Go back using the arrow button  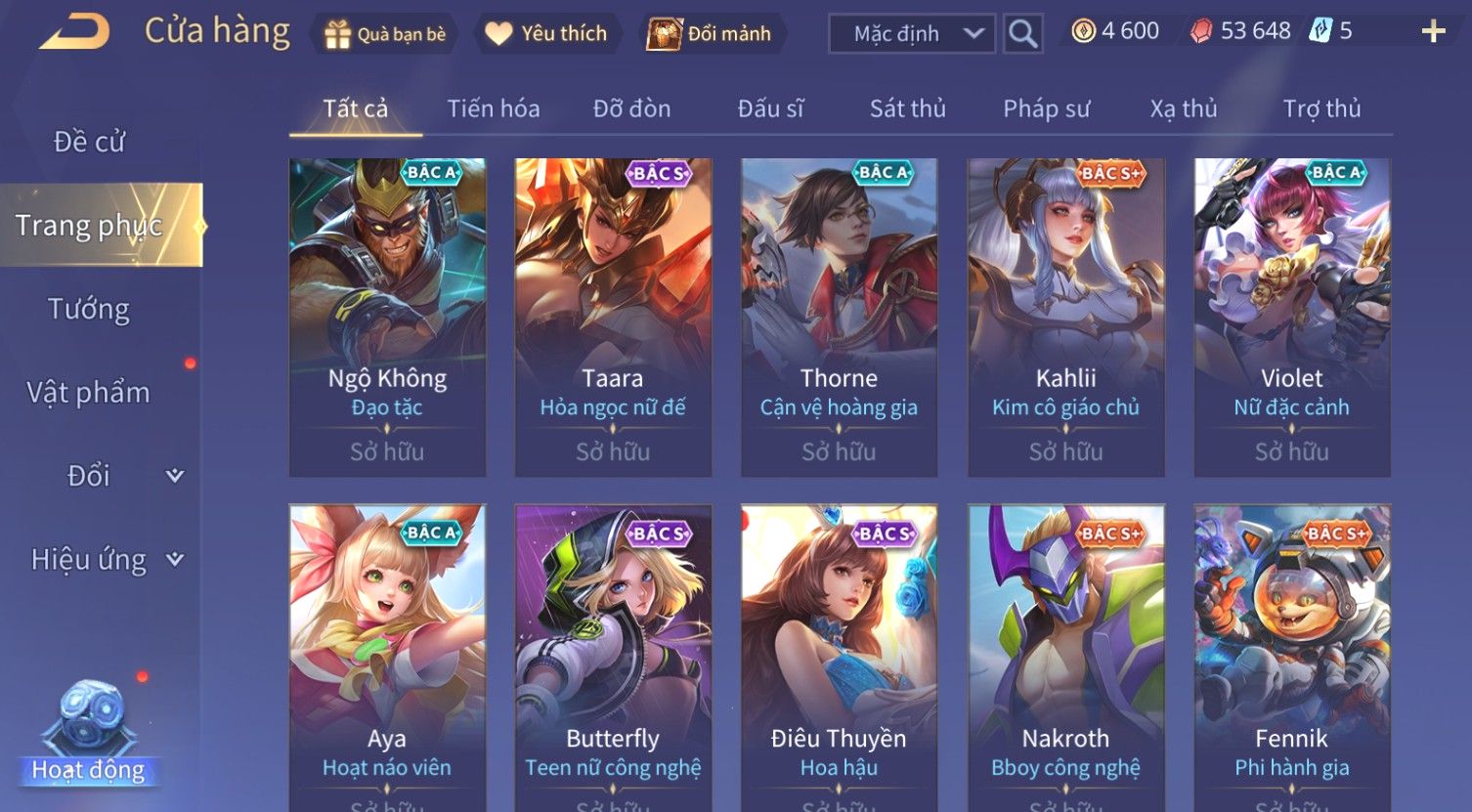[x=73, y=32]
